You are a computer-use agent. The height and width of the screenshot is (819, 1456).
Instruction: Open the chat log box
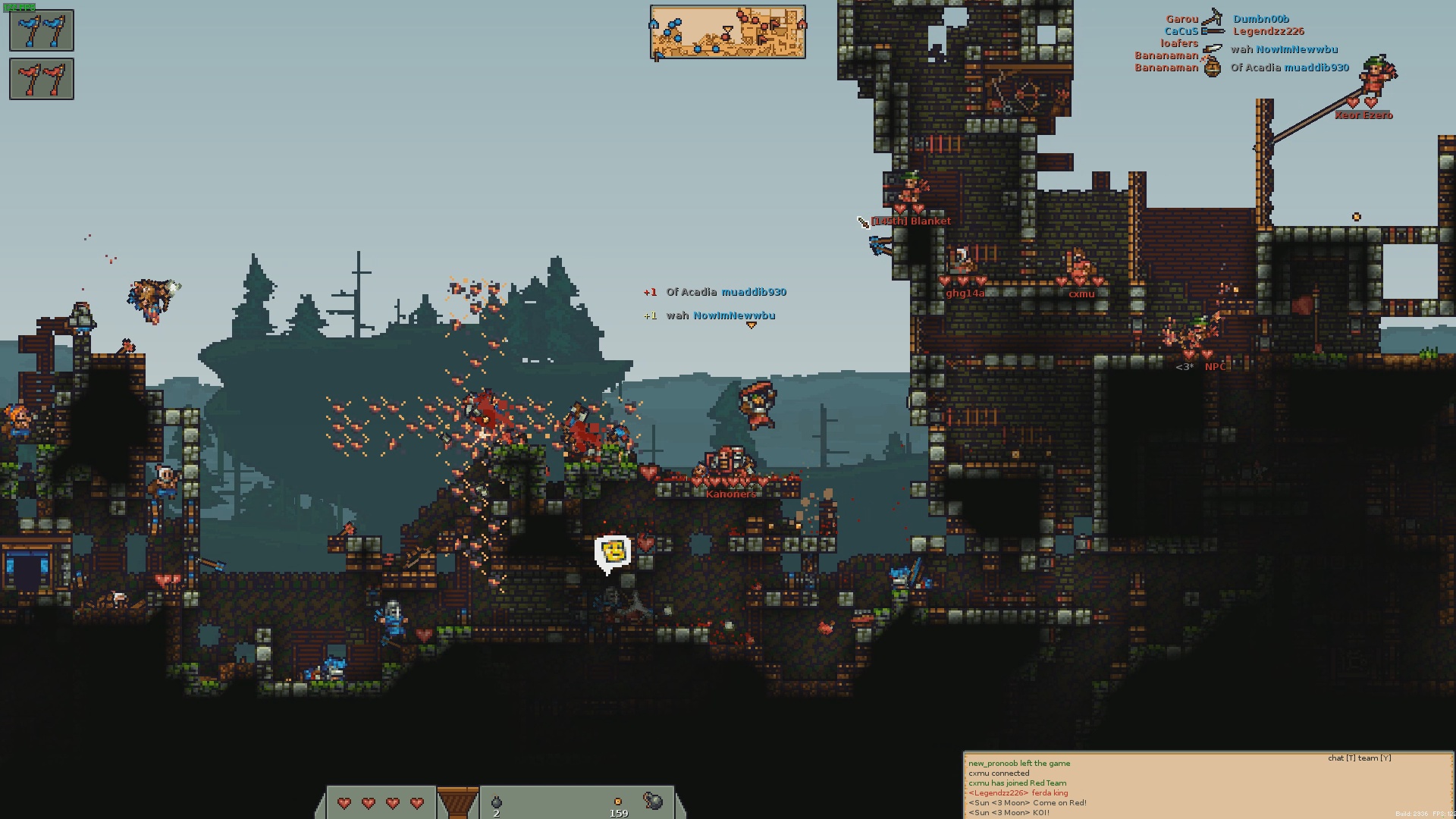pyautogui.click(x=1207, y=786)
